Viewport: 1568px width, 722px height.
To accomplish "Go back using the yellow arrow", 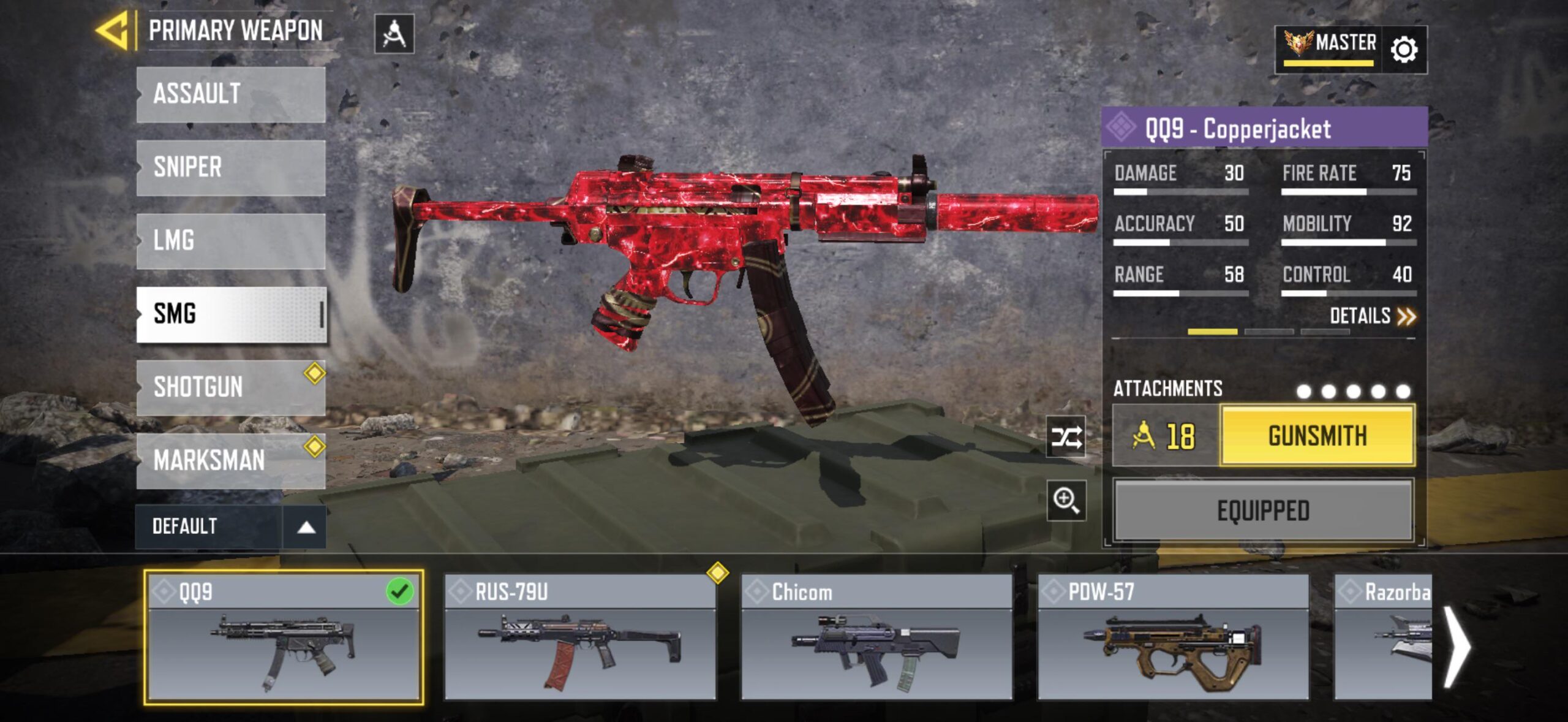I will coord(113,31).
